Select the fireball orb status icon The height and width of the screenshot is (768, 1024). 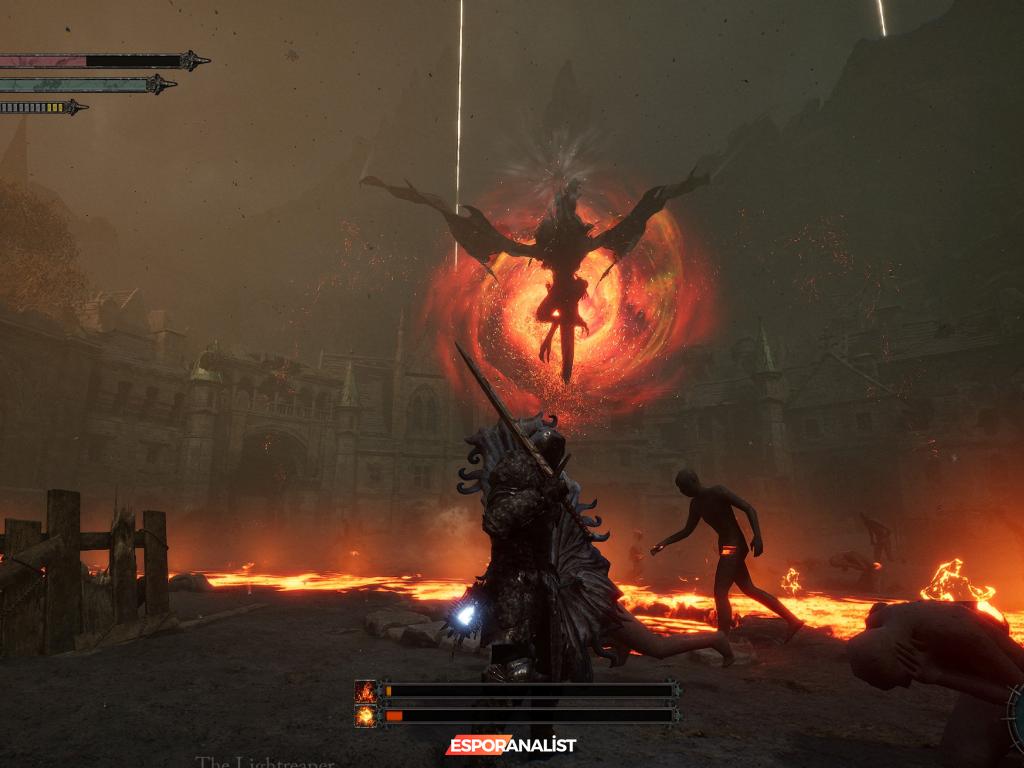click(x=366, y=715)
